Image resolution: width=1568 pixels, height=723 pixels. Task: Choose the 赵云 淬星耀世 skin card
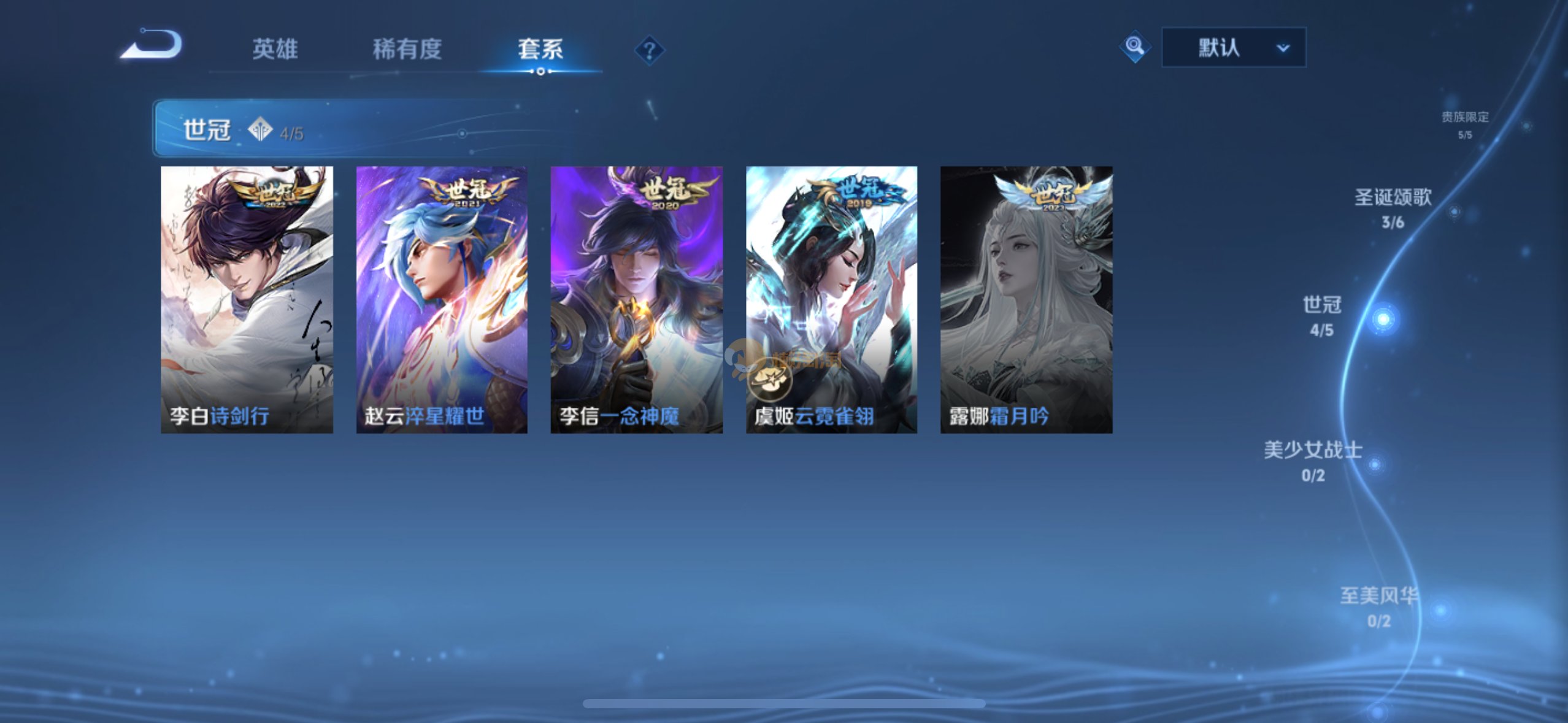(x=442, y=299)
